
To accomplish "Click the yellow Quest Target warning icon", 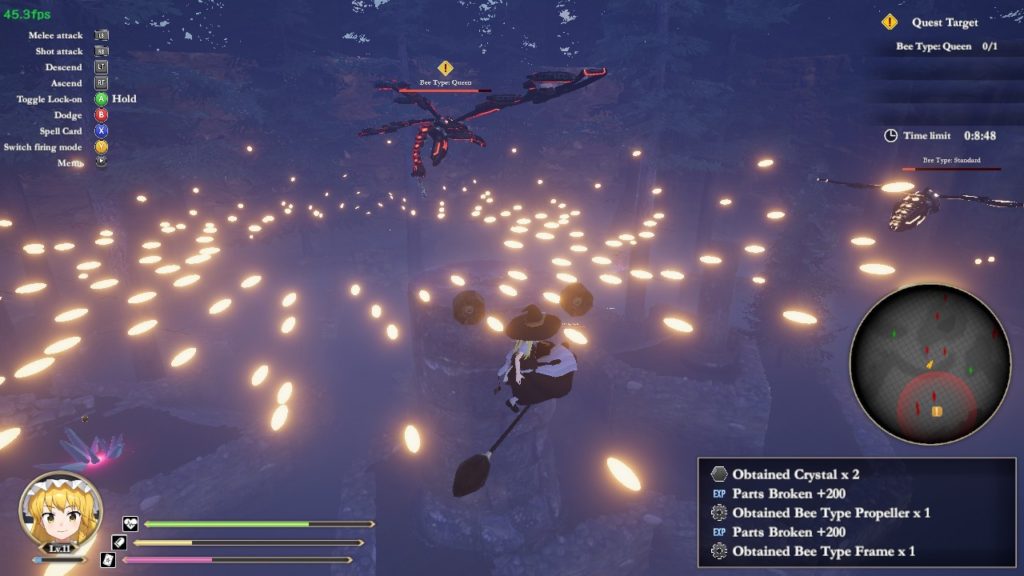I will (x=889, y=22).
